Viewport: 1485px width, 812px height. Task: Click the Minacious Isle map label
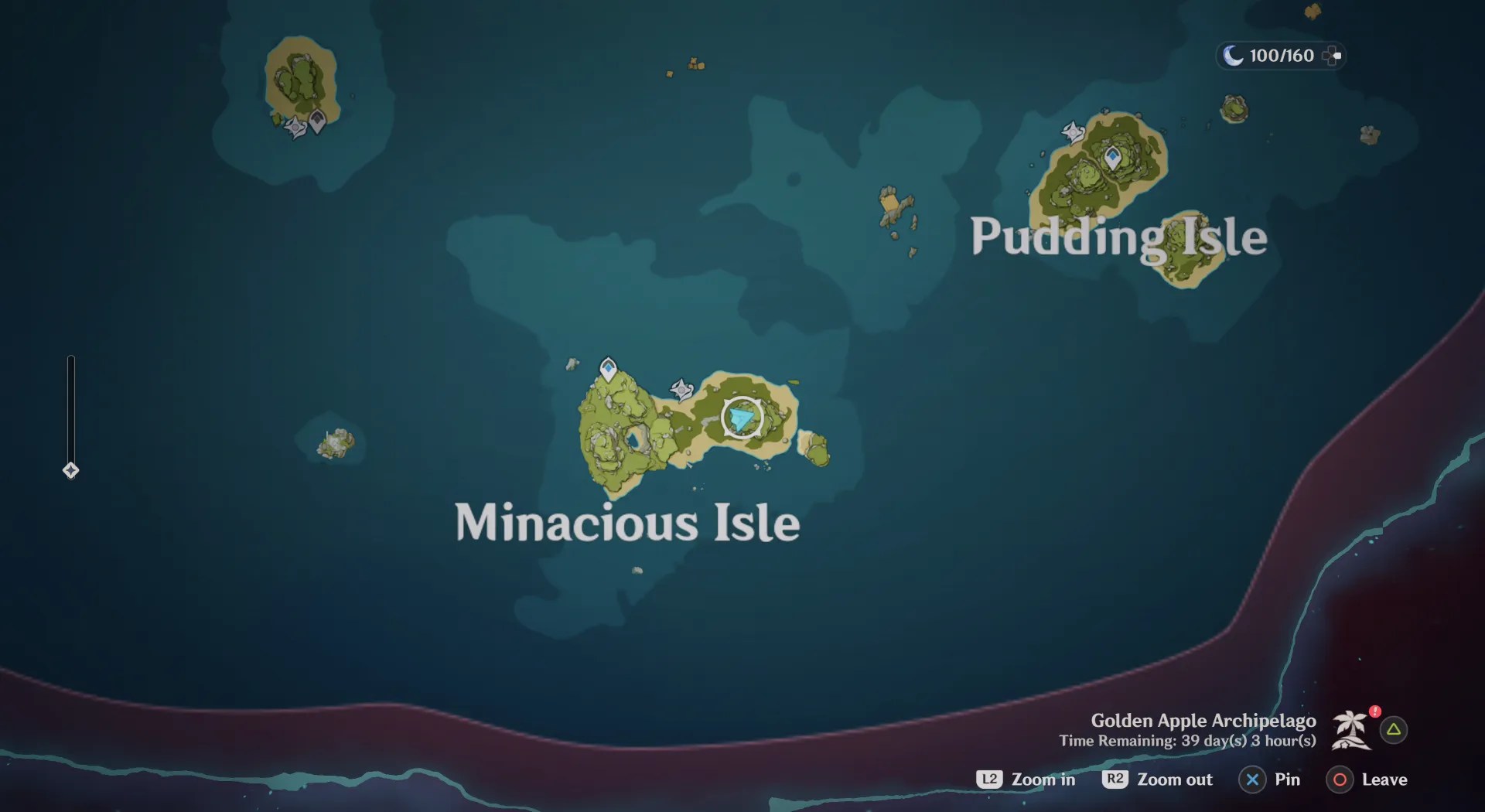coord(628,523)
